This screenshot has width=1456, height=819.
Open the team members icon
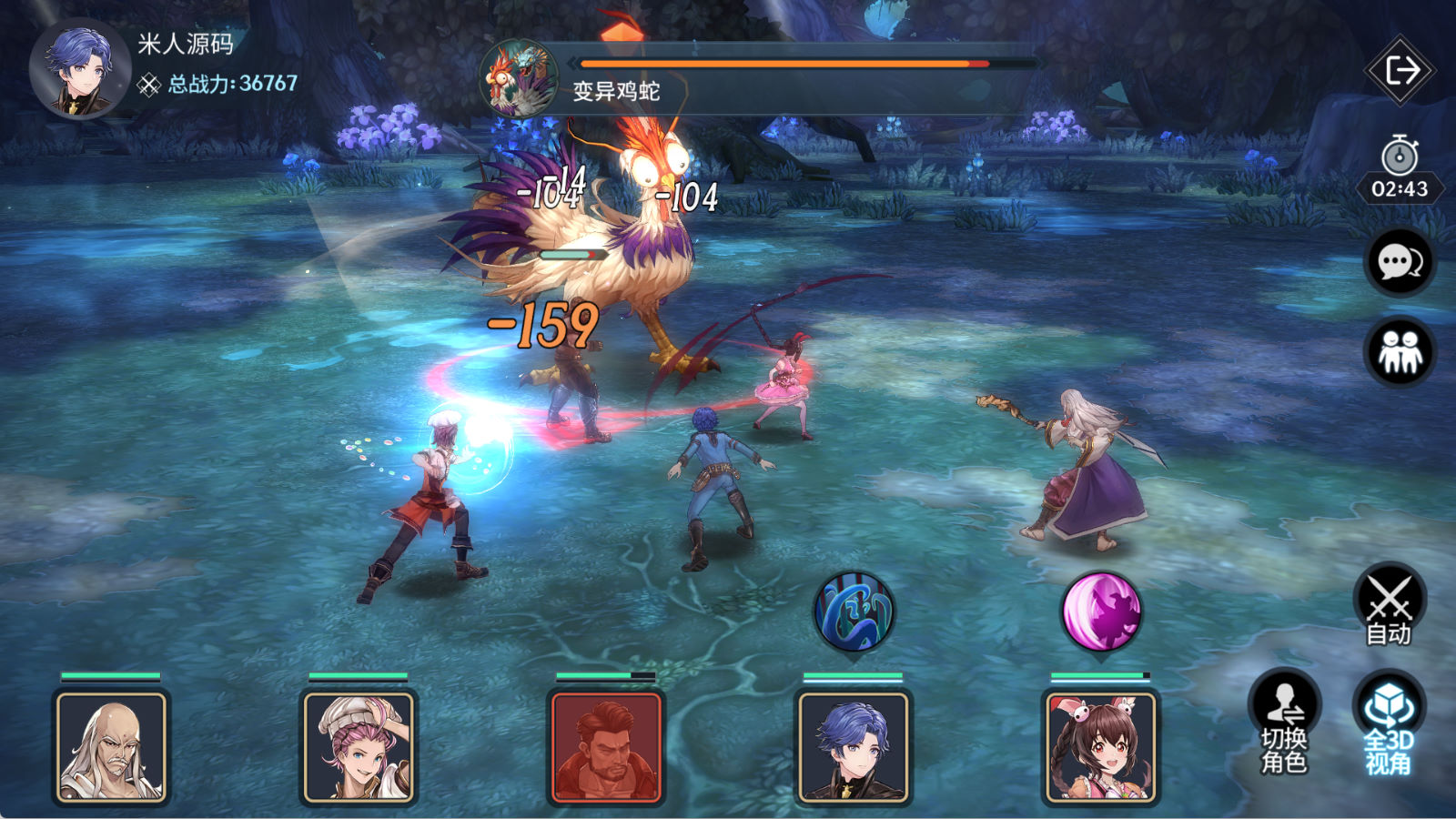tap(1400, 351)
